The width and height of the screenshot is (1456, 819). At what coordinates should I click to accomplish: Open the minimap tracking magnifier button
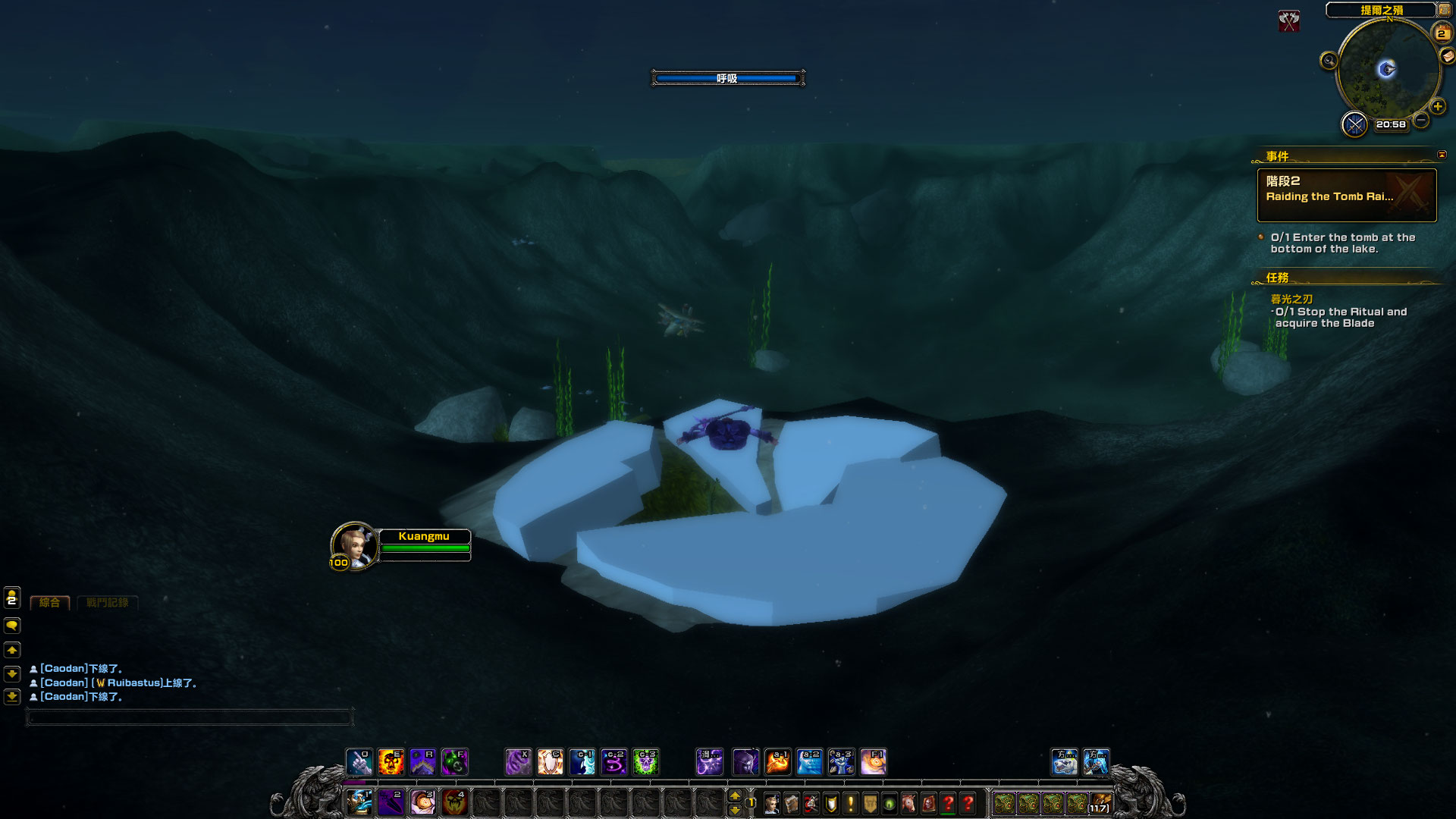pos(1329,61)
